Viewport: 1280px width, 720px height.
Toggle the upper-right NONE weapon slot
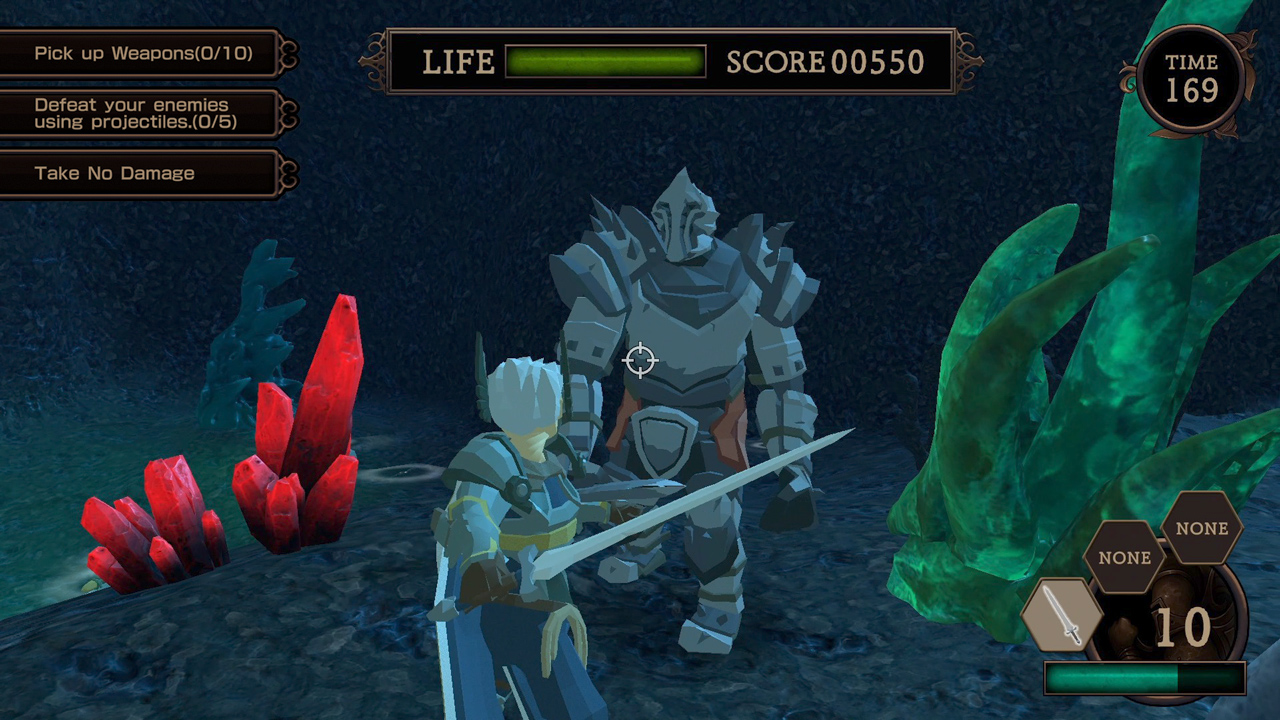pyautogui.click(x=1202, y=529)
